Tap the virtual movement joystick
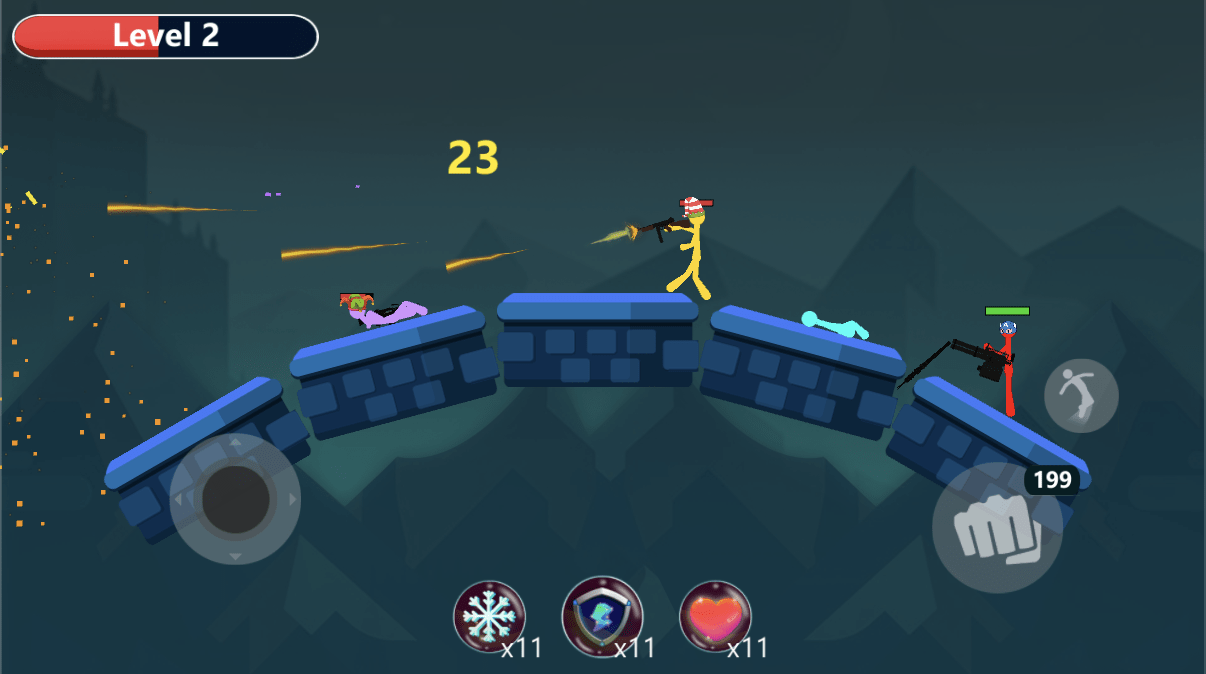This screenshot has height=674, width=1206. (x=235, y=498)
